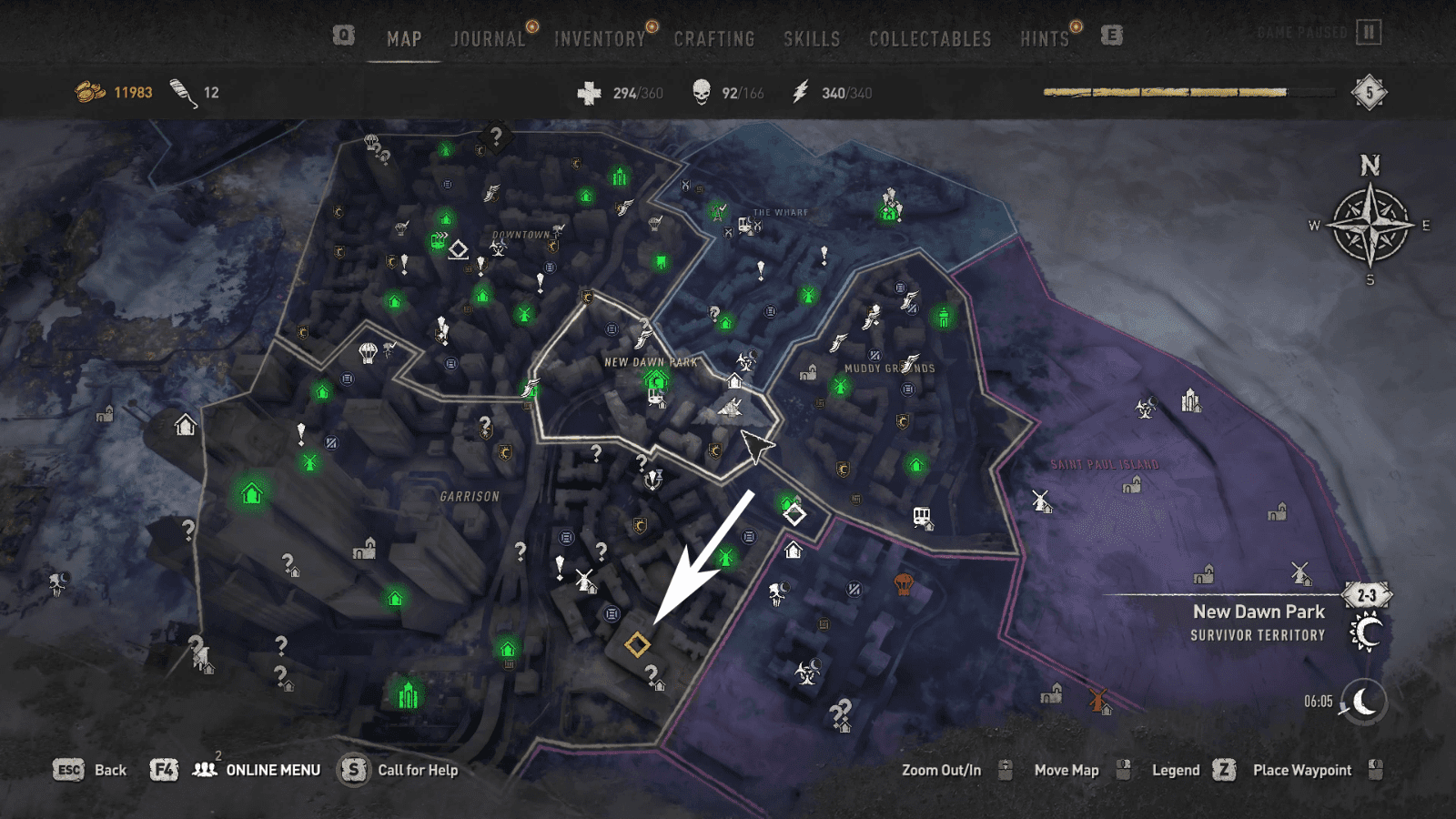Switch to the JOURNAL tab
The width and height of the screenshot is (1456, 819).
(x=488, y=39)
